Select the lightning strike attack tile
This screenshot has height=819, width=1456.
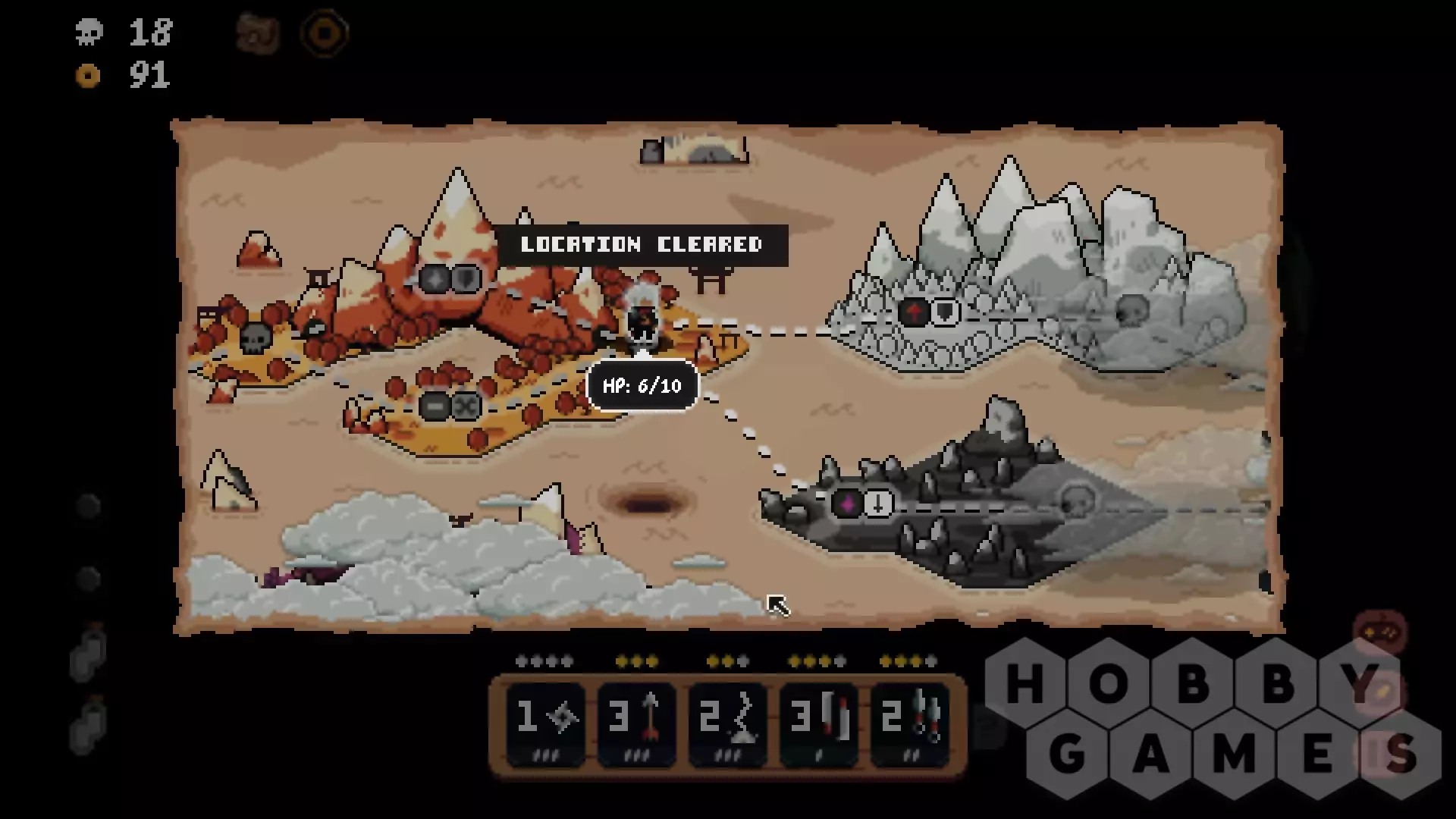tap(727, 722)
